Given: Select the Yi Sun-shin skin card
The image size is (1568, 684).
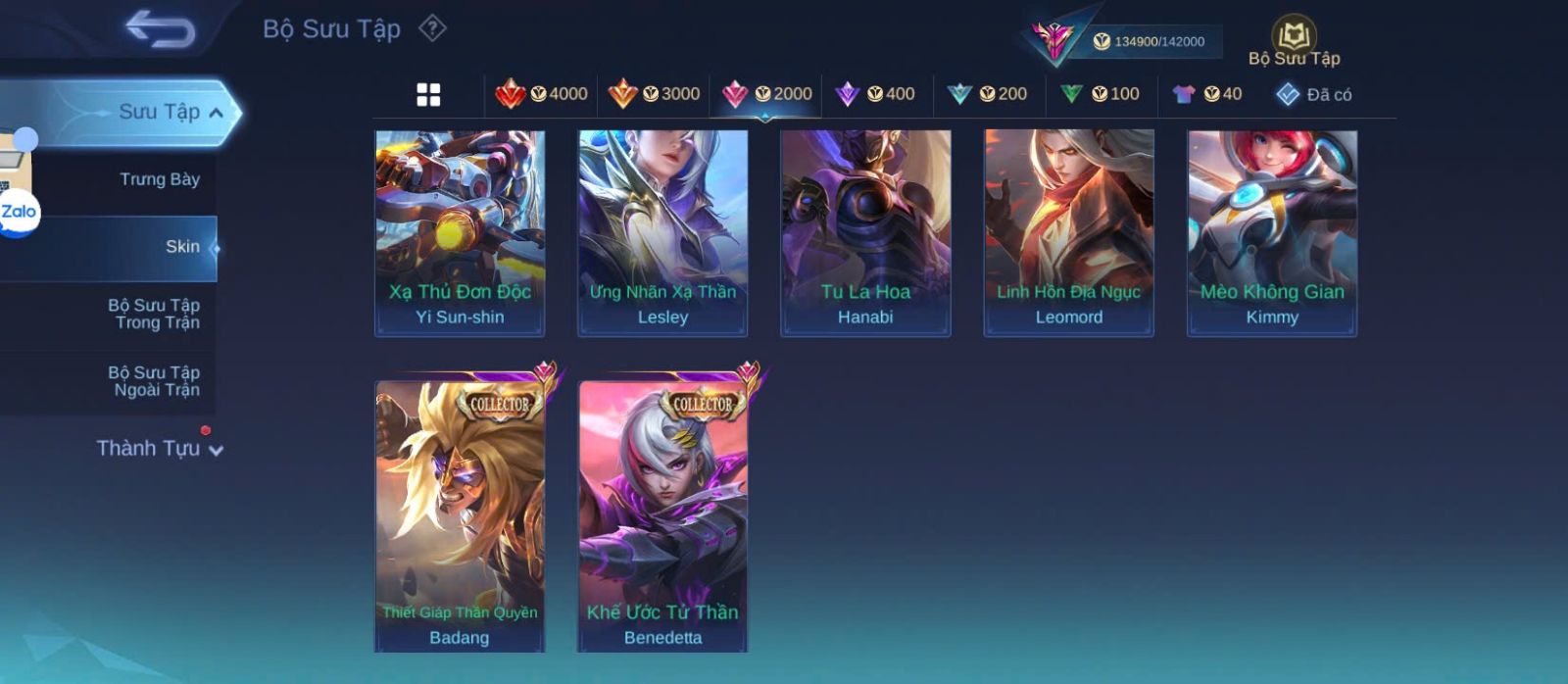Looking at the screenshot, I should 460,233.
